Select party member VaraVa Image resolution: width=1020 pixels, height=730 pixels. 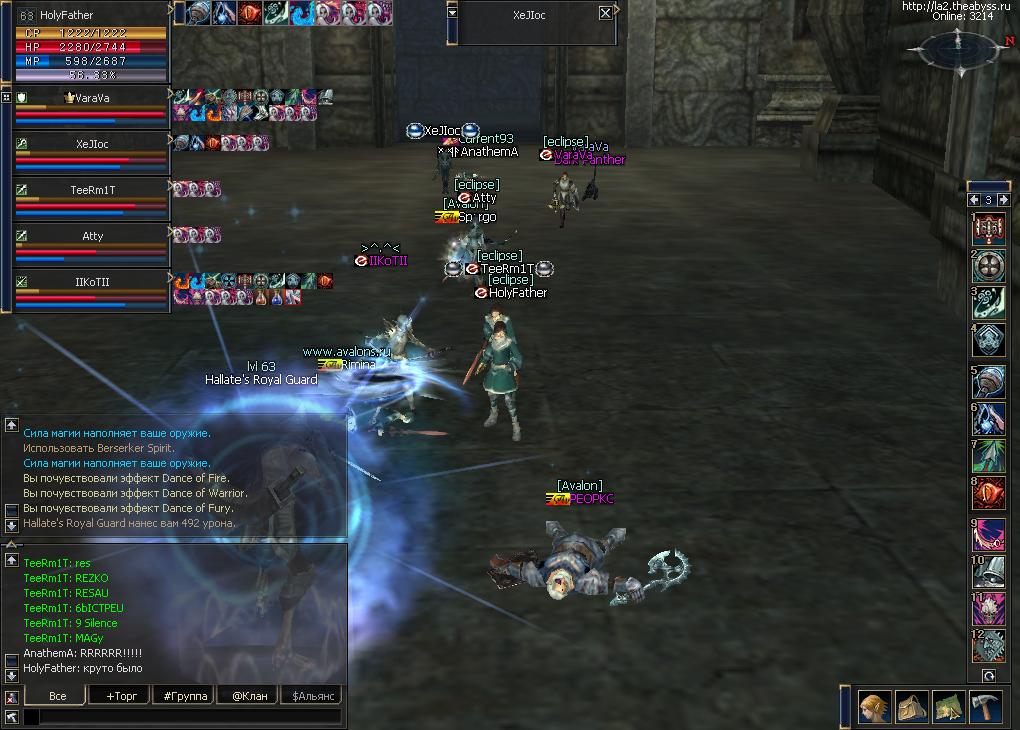click(91, 98)
